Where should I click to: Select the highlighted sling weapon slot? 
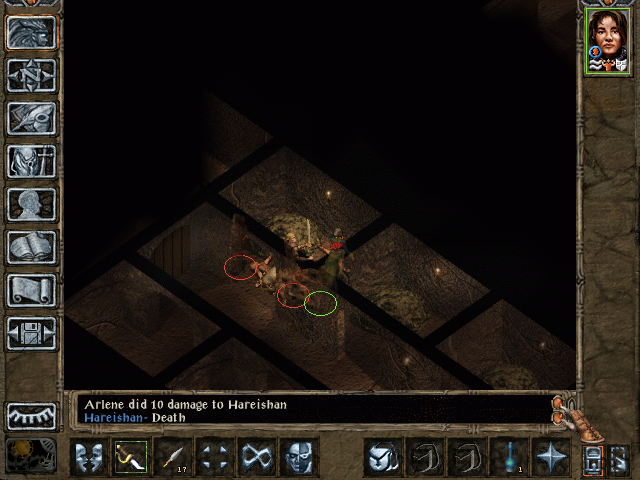pyautogui.click(x=130, y=457)
